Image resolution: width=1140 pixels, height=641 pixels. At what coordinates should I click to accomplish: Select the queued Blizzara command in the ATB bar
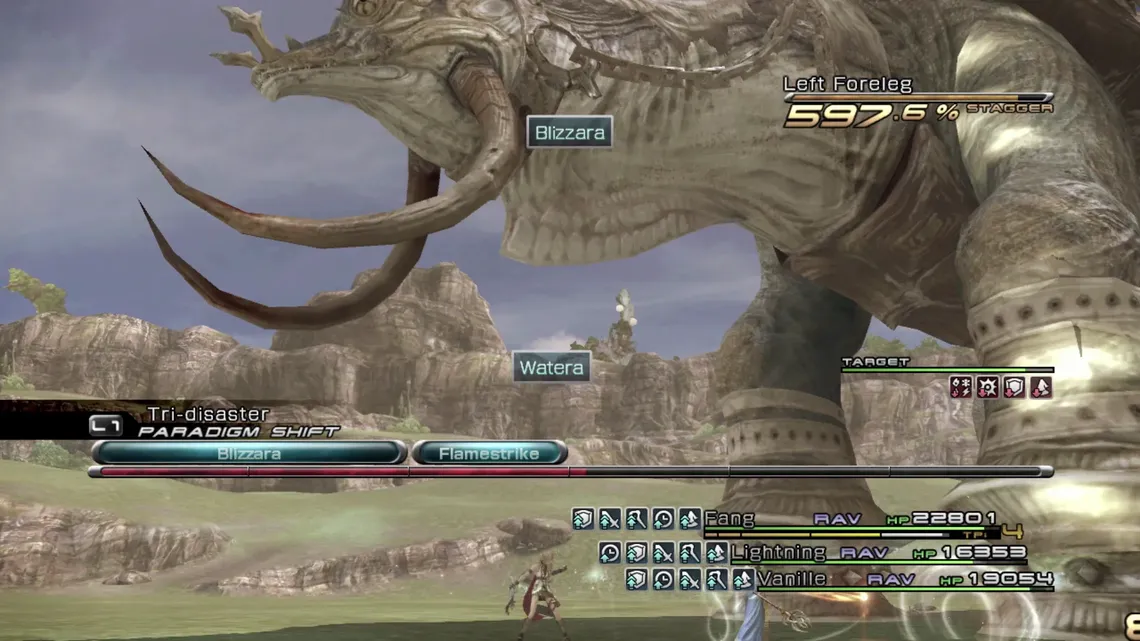click(x=249, y=453)
